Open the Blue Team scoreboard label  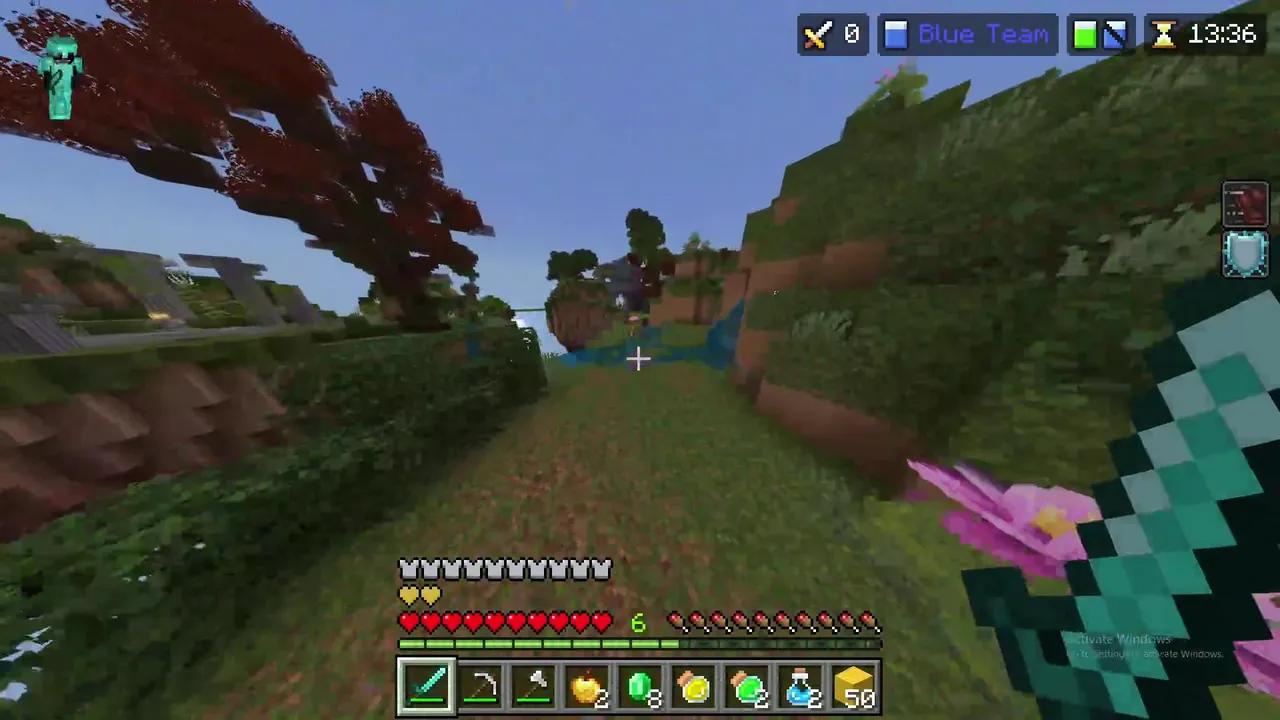coord(983,35)
